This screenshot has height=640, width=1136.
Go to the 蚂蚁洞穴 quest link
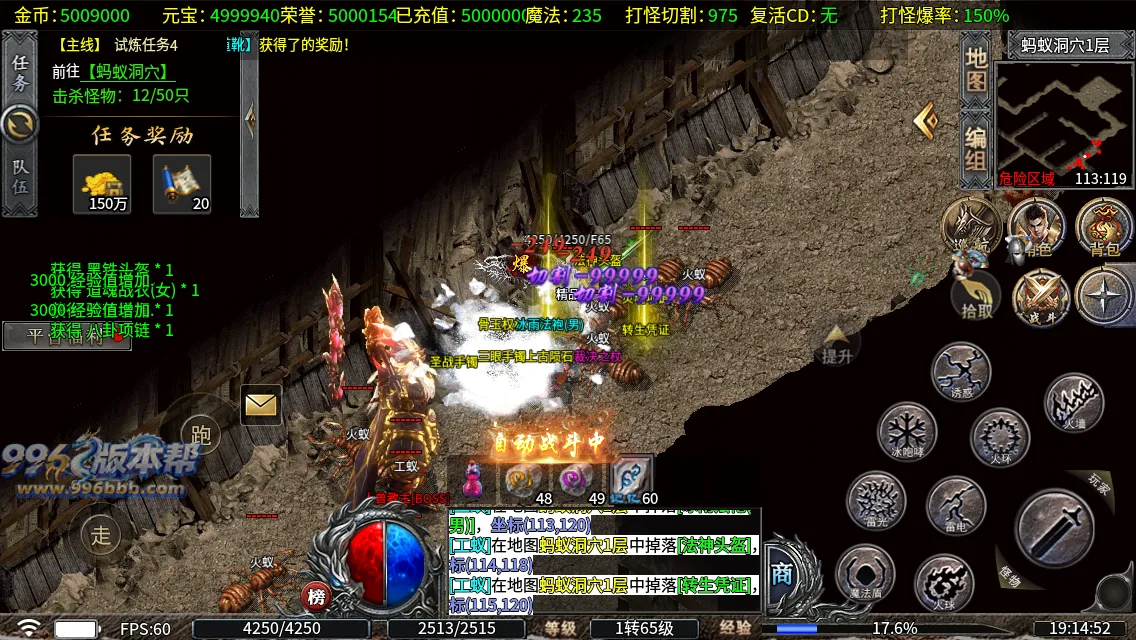[x=130, y=72]
